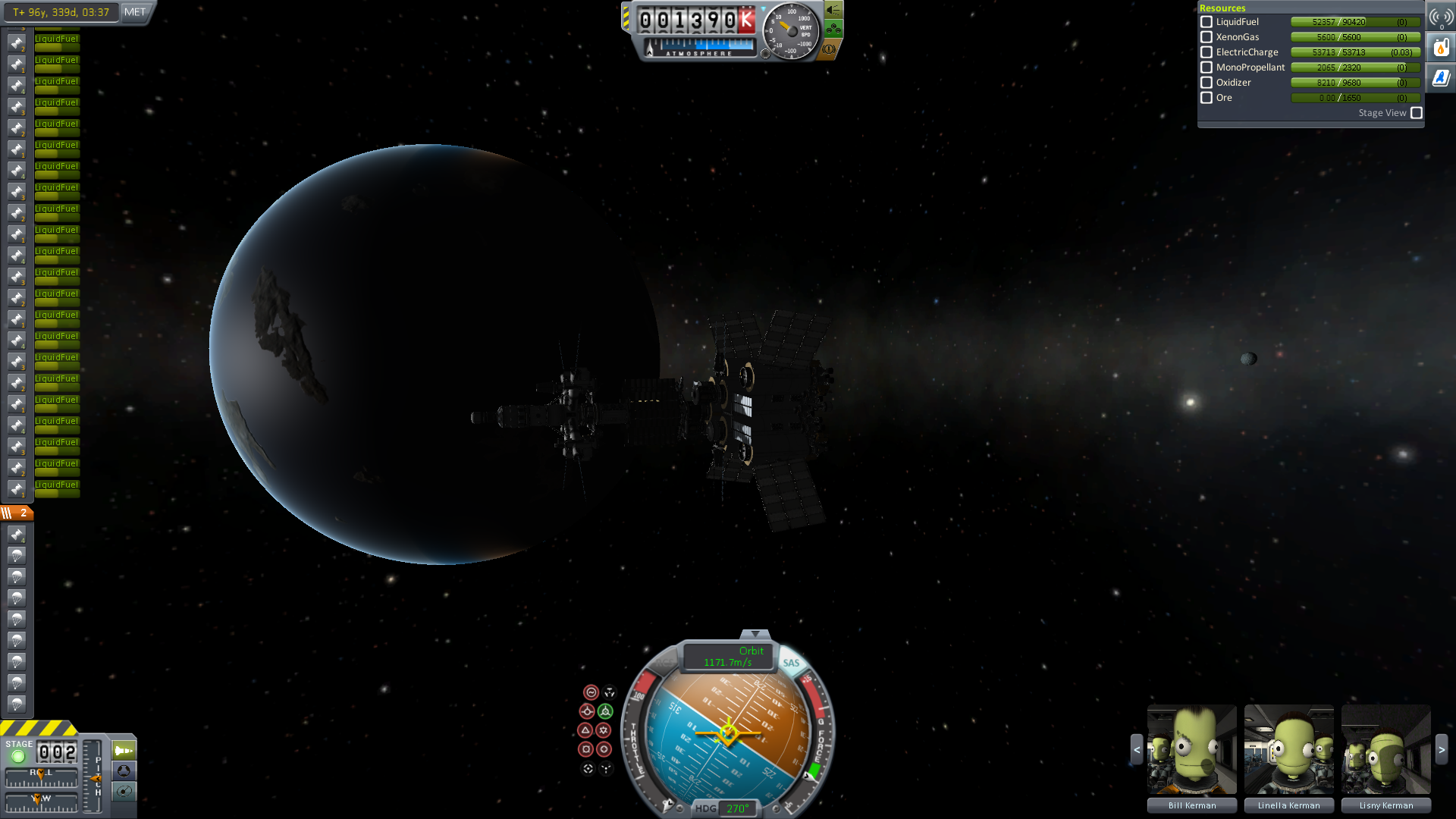This screenshot has width=1456, height=819.
Task: Toggle the LiquidFuel resource checkbox
Action: click(1207, 22)
